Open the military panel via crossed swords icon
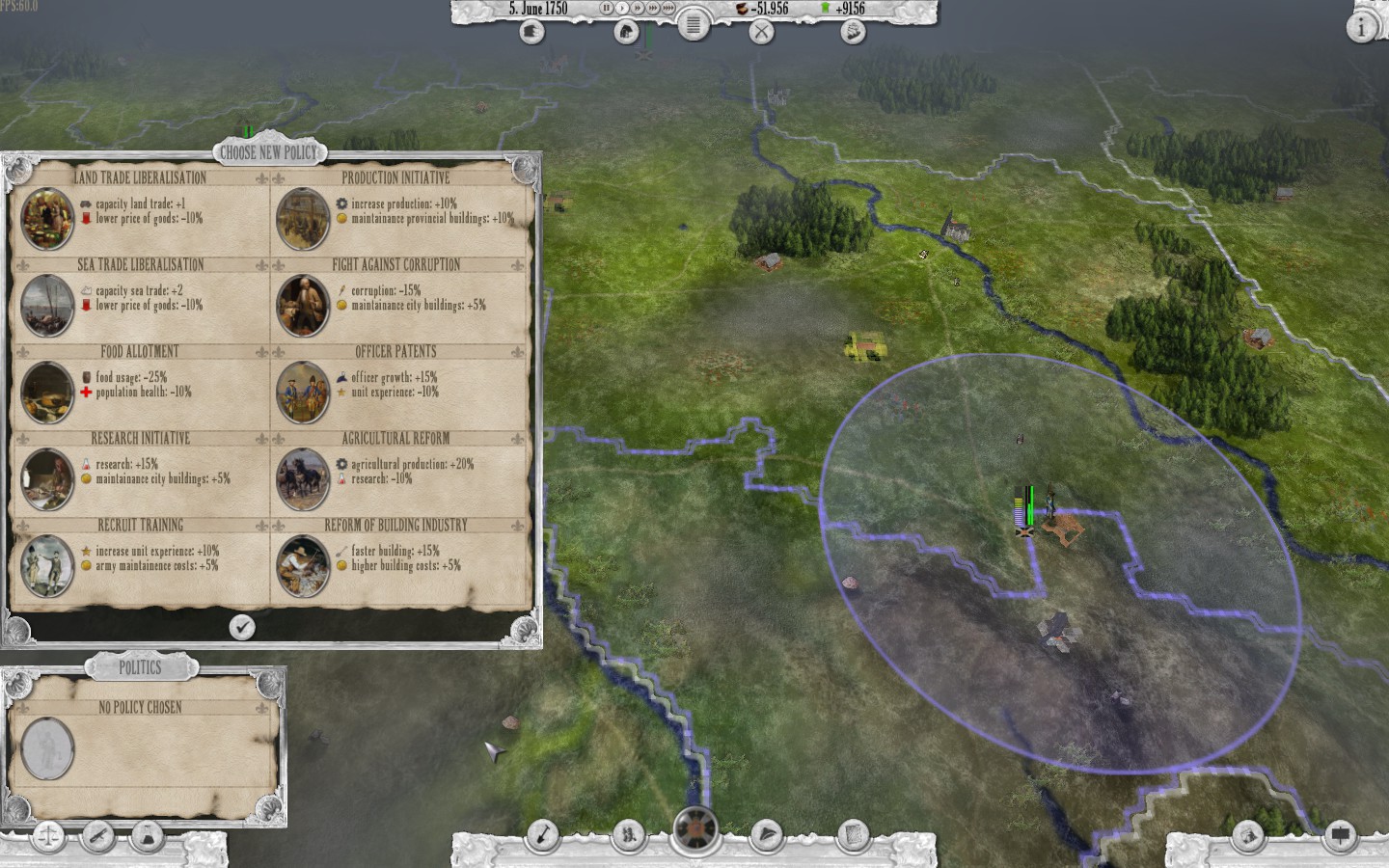1389x868 pixels. [x=761, y=31]
